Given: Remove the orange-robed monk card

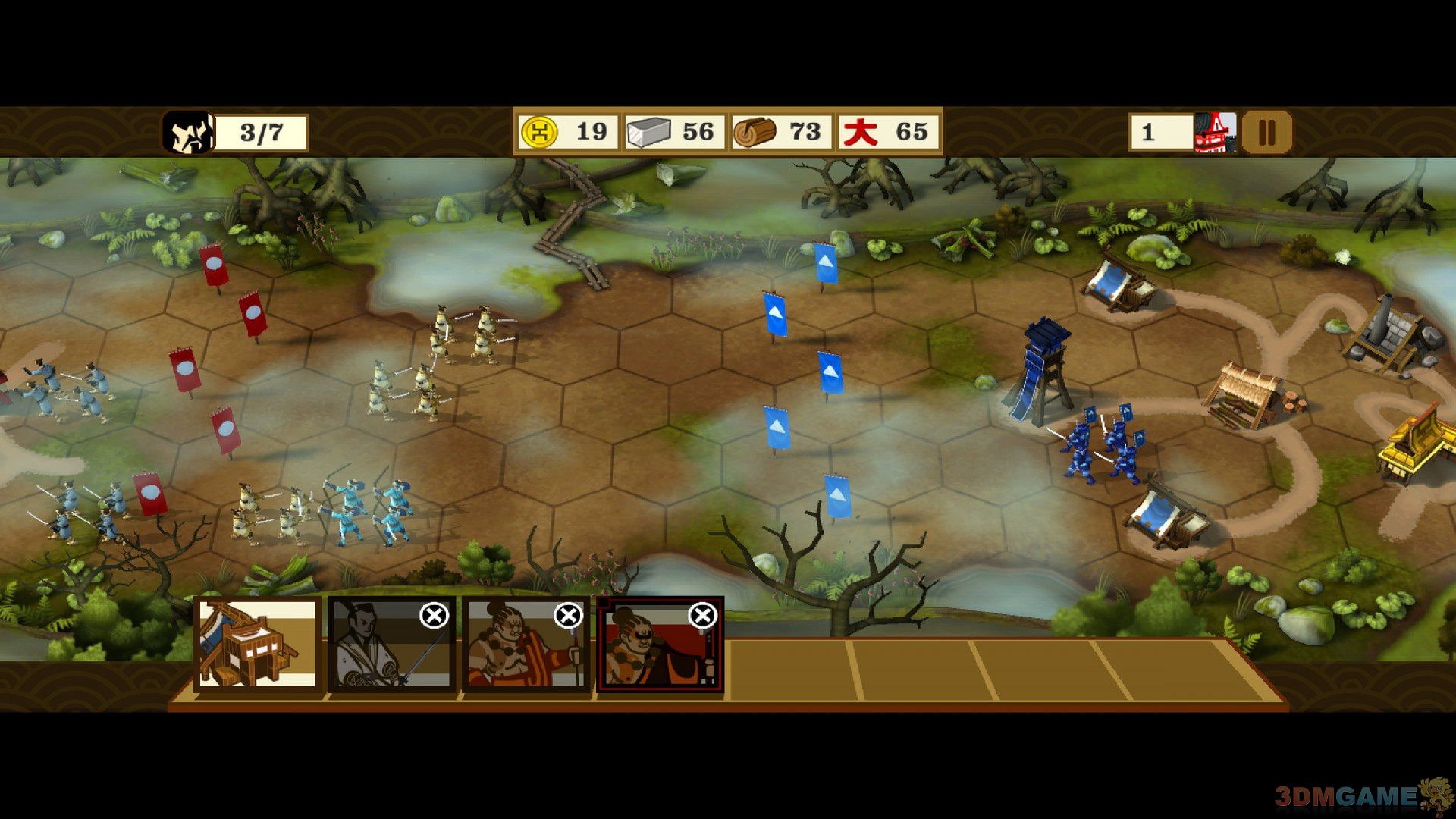Looking at the screenshot, I should coord(568,616).
